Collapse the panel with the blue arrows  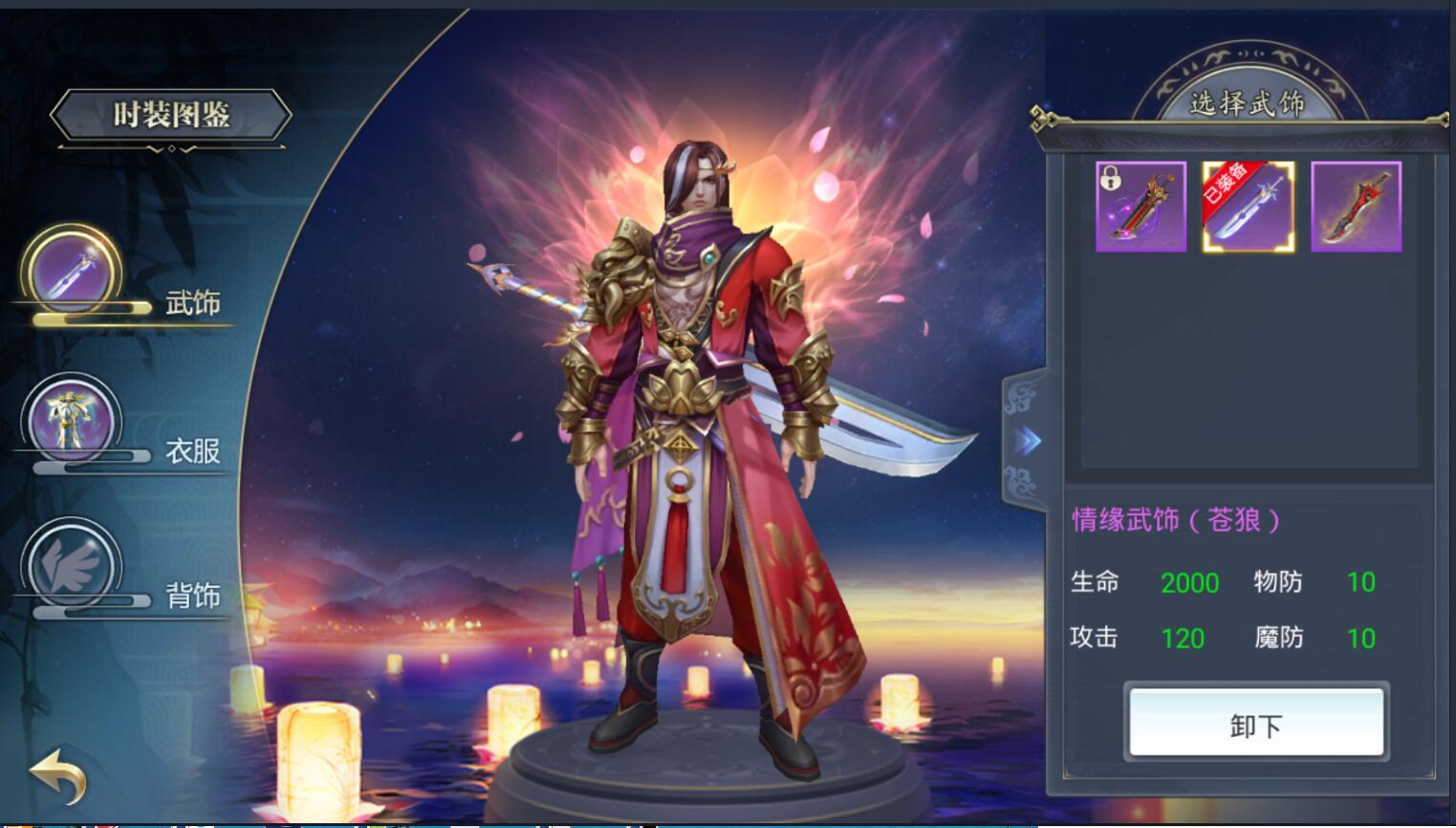click(x=1027, y=442)
